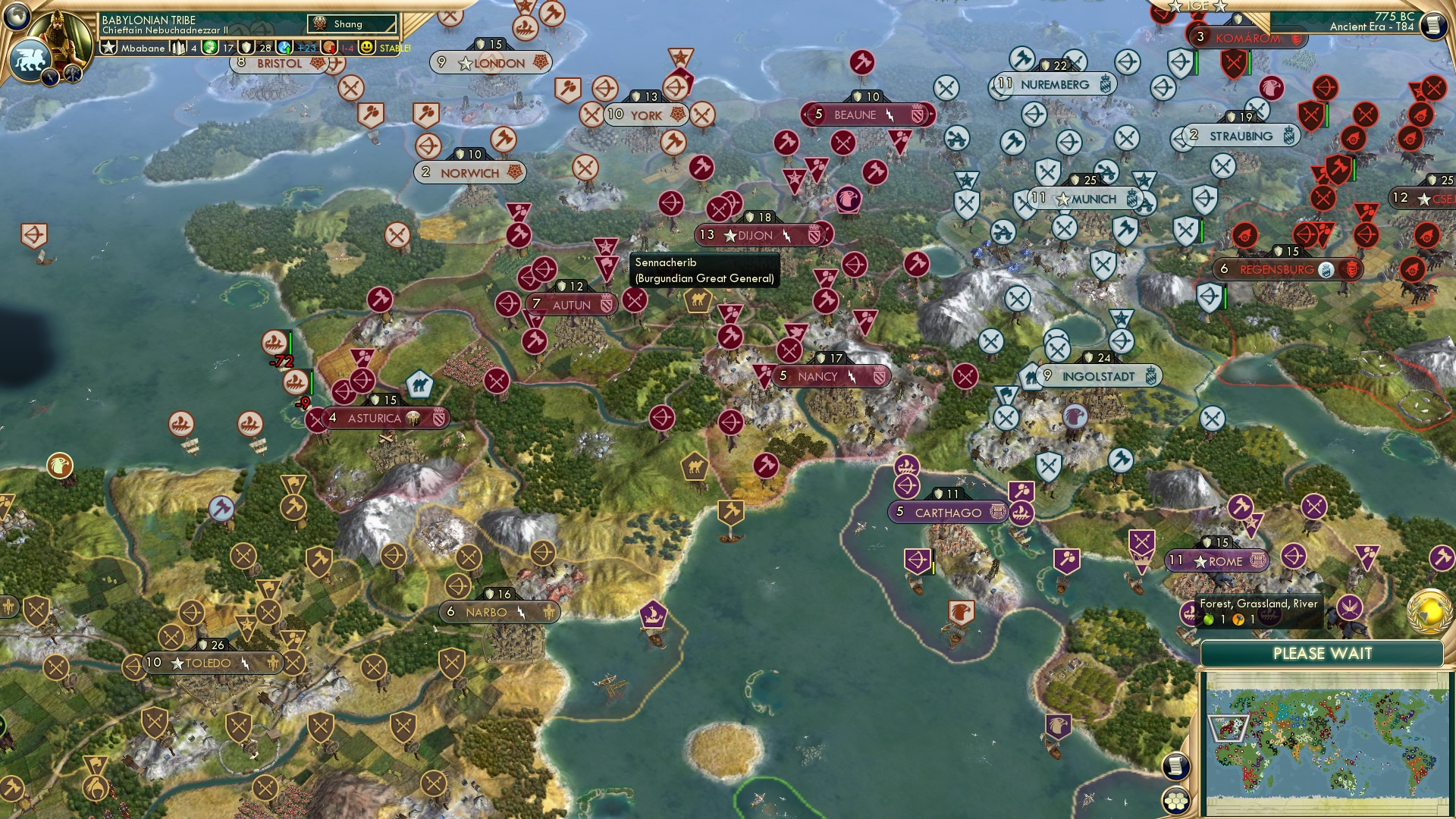Select the Rome city banner
1456x819 pixels.
pos(1217,561)
